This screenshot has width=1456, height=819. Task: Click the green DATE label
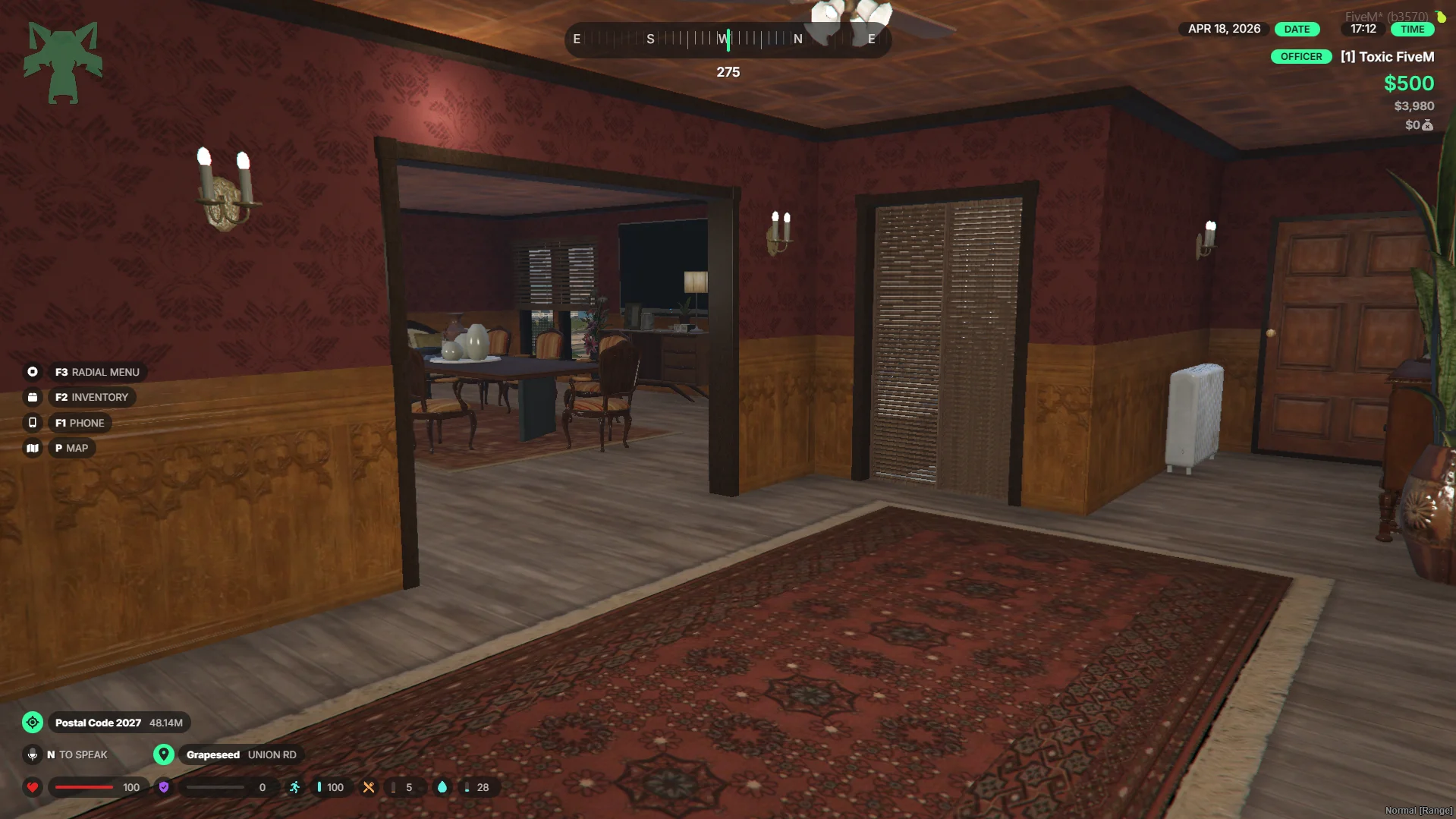click(x=1297, y=30)
